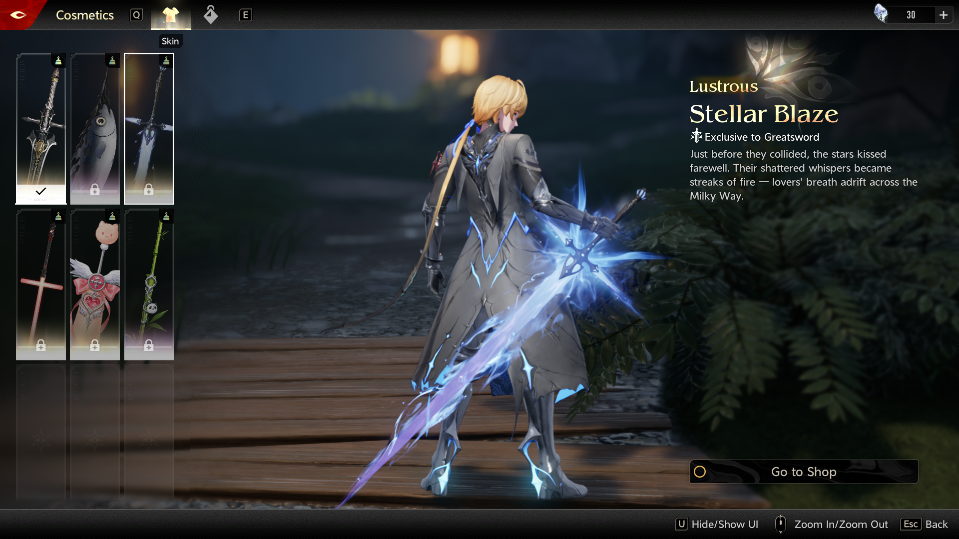The height and width of the screenshot is (539, 959).
Task: Click the Back button
Action: pyautogui.click(x=924, y=524)
